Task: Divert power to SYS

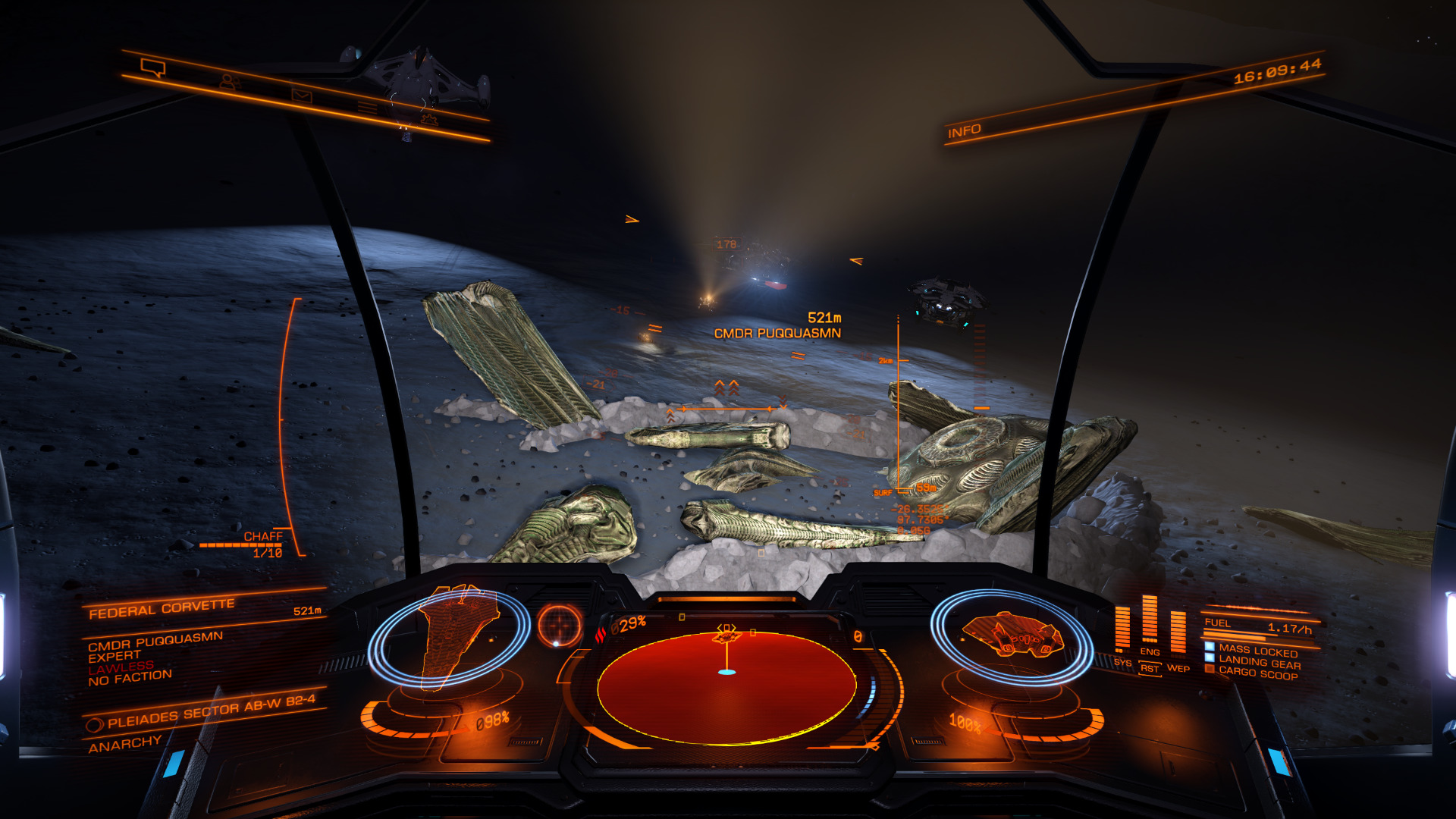Action: [x=1122, y=662]
